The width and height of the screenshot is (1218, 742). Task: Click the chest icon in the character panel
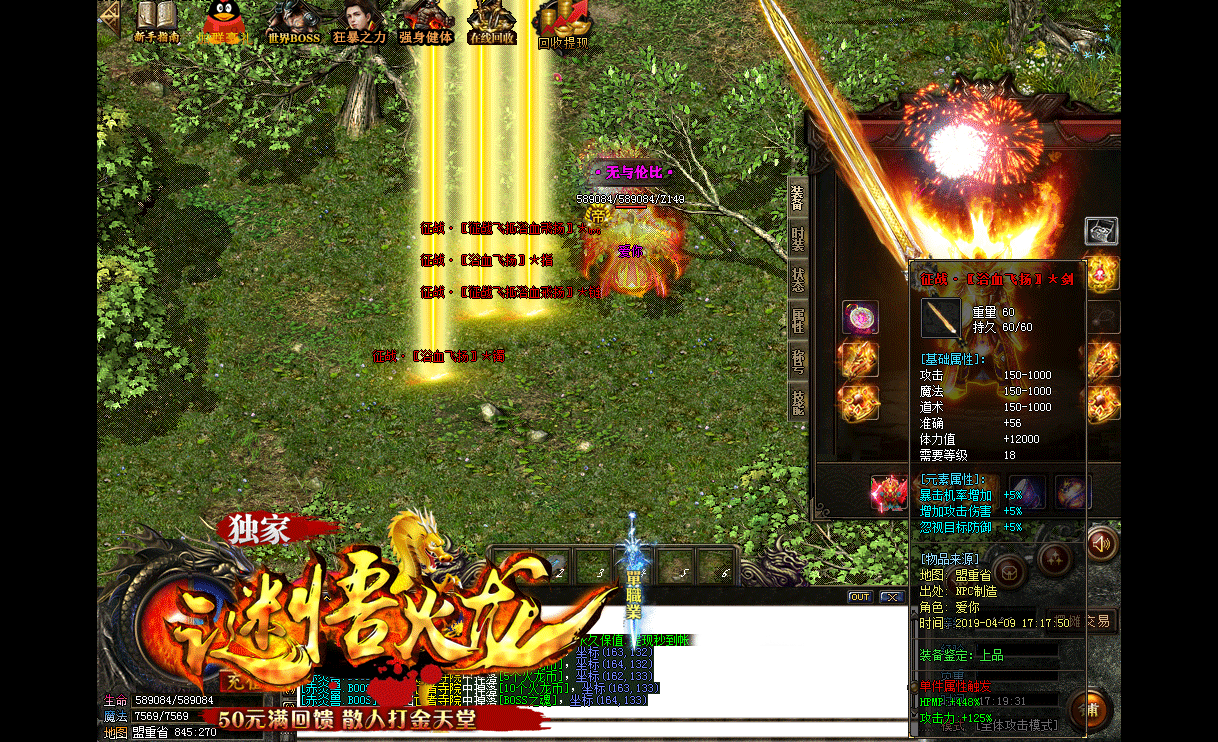(1101, 231)
